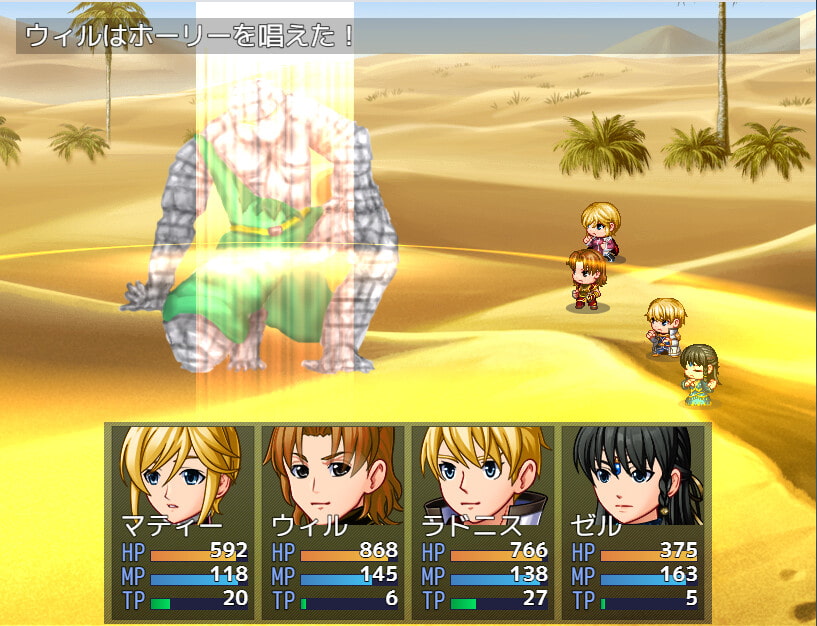Click ゼル's portrait panel
Screen dimensions: 817x626
(632, 520)
